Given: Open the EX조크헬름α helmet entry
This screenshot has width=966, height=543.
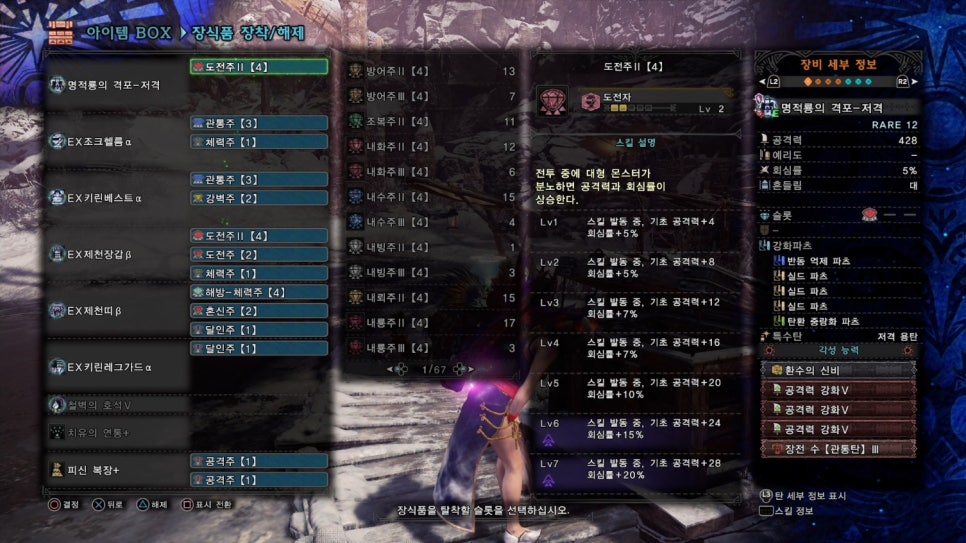Looking at the screenshot, I should [x=115, y=141].
